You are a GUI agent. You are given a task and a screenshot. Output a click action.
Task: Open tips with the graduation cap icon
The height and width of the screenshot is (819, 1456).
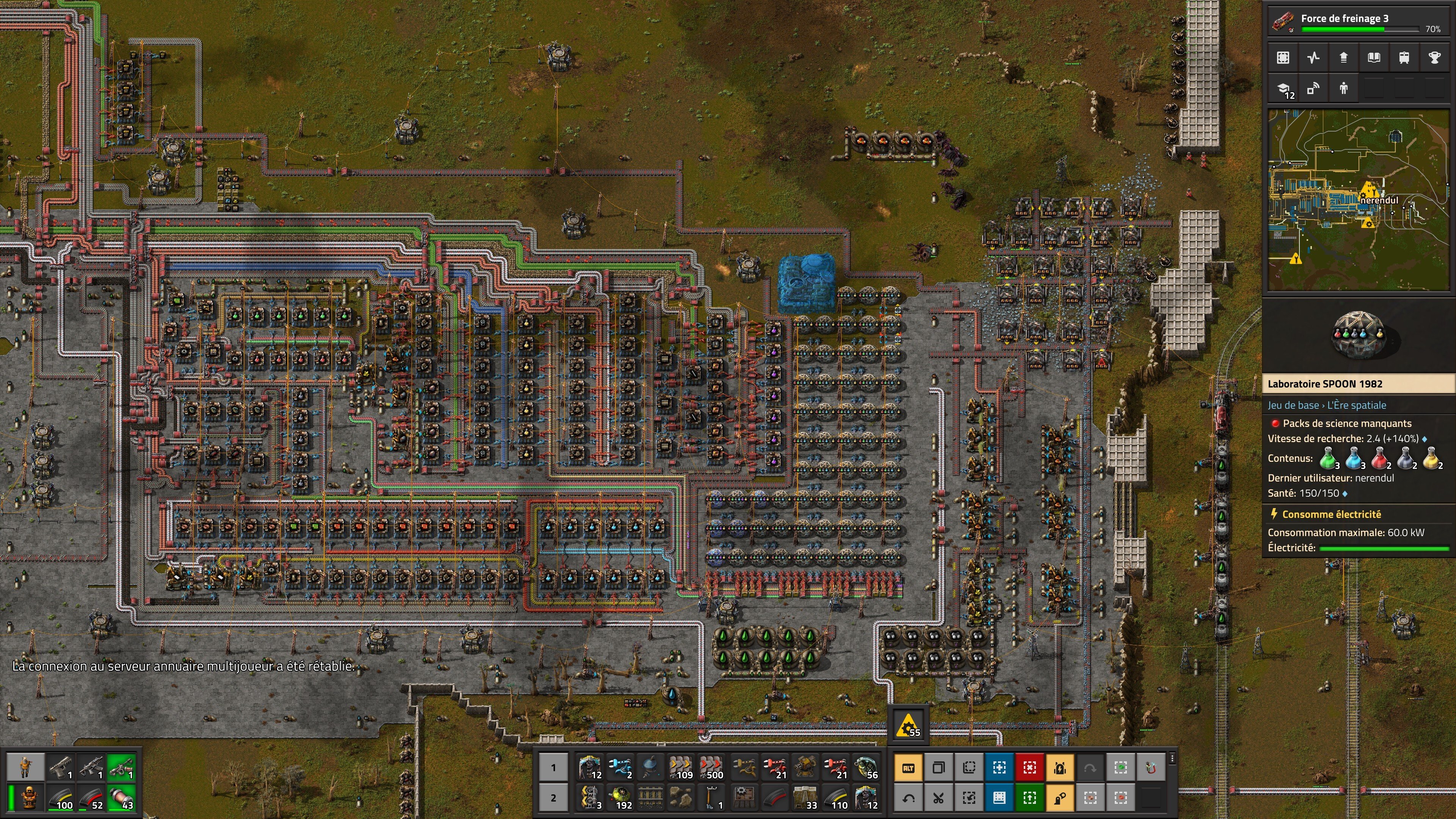(1283, 89)
